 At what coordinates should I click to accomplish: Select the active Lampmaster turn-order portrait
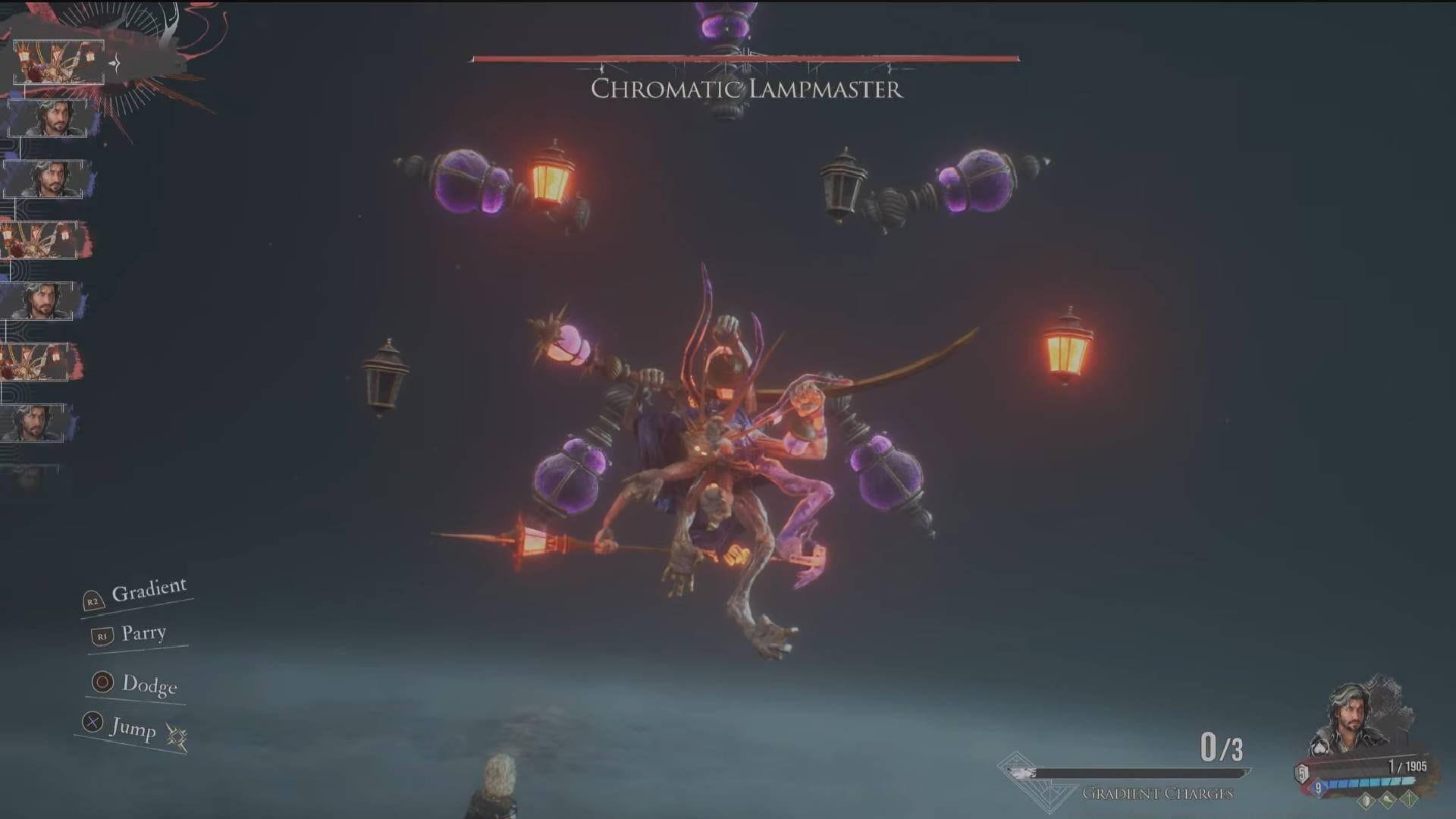59,61
